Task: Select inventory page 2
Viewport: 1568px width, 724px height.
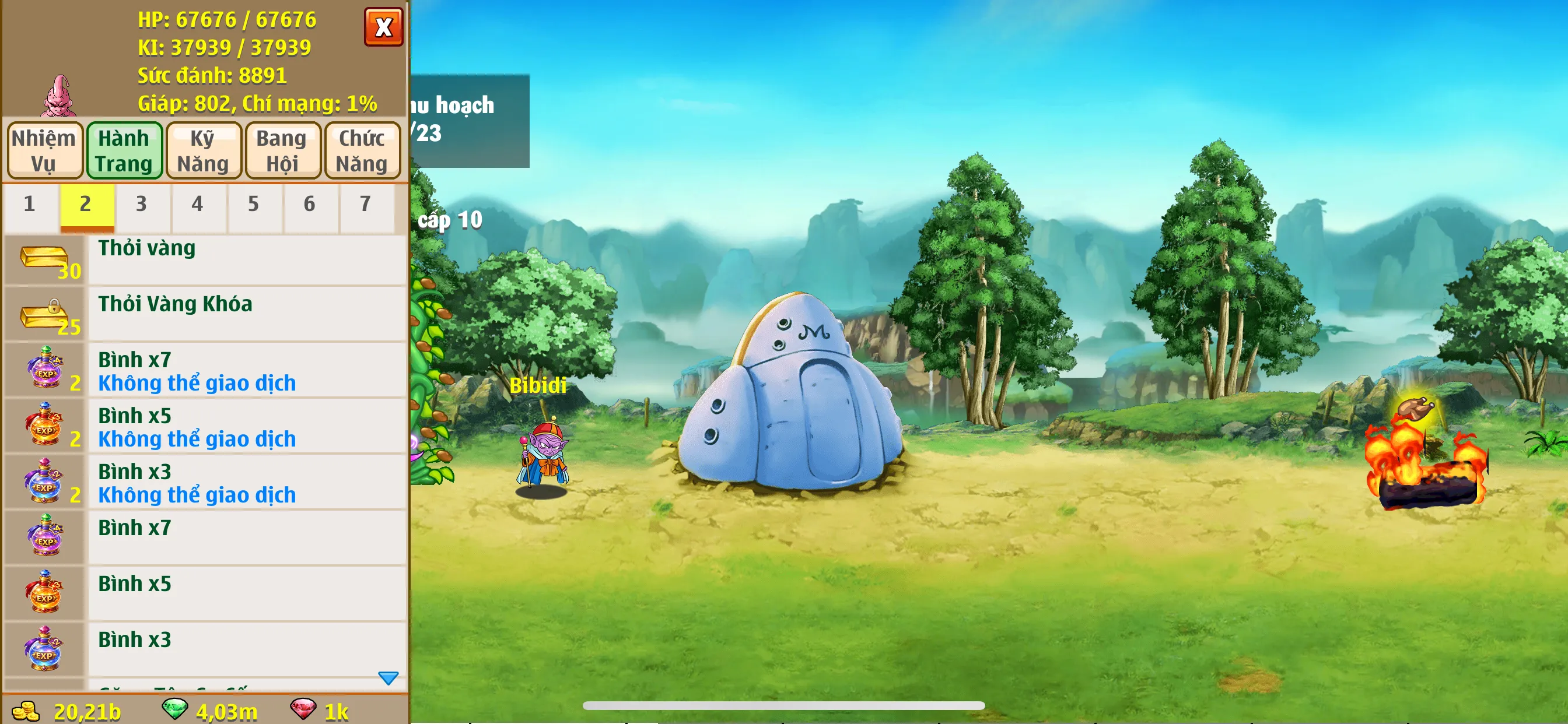Action: 86,205
